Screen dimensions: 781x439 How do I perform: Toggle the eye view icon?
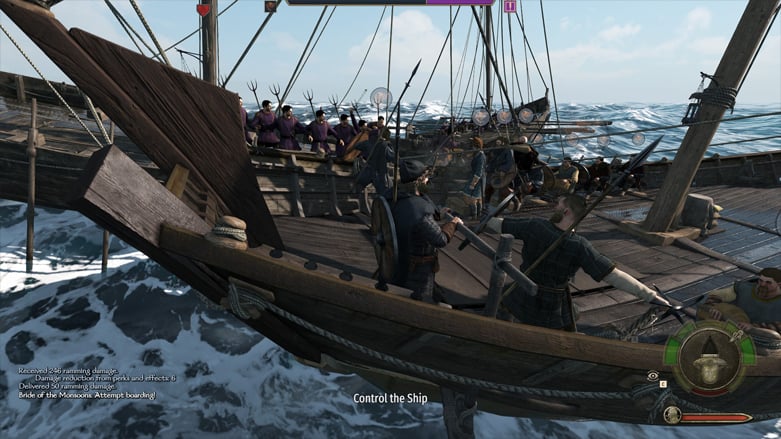pyautogui.click(x=652, y=374)
